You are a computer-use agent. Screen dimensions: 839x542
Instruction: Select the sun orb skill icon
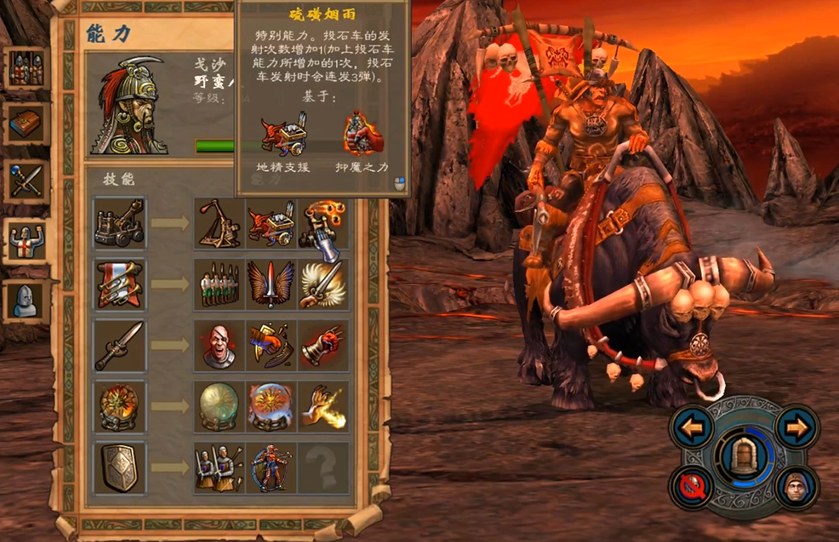click(120, 407)
